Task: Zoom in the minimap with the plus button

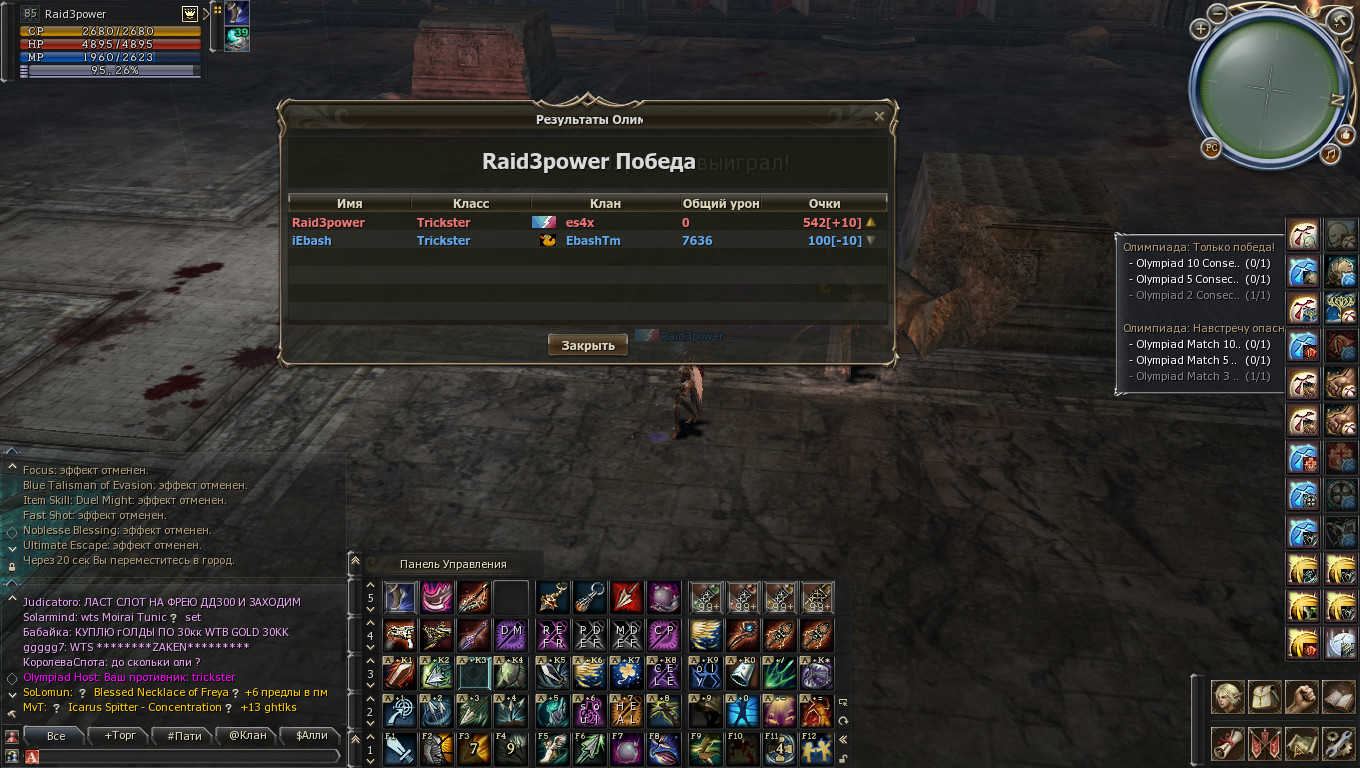Action: pos(1200,29)
